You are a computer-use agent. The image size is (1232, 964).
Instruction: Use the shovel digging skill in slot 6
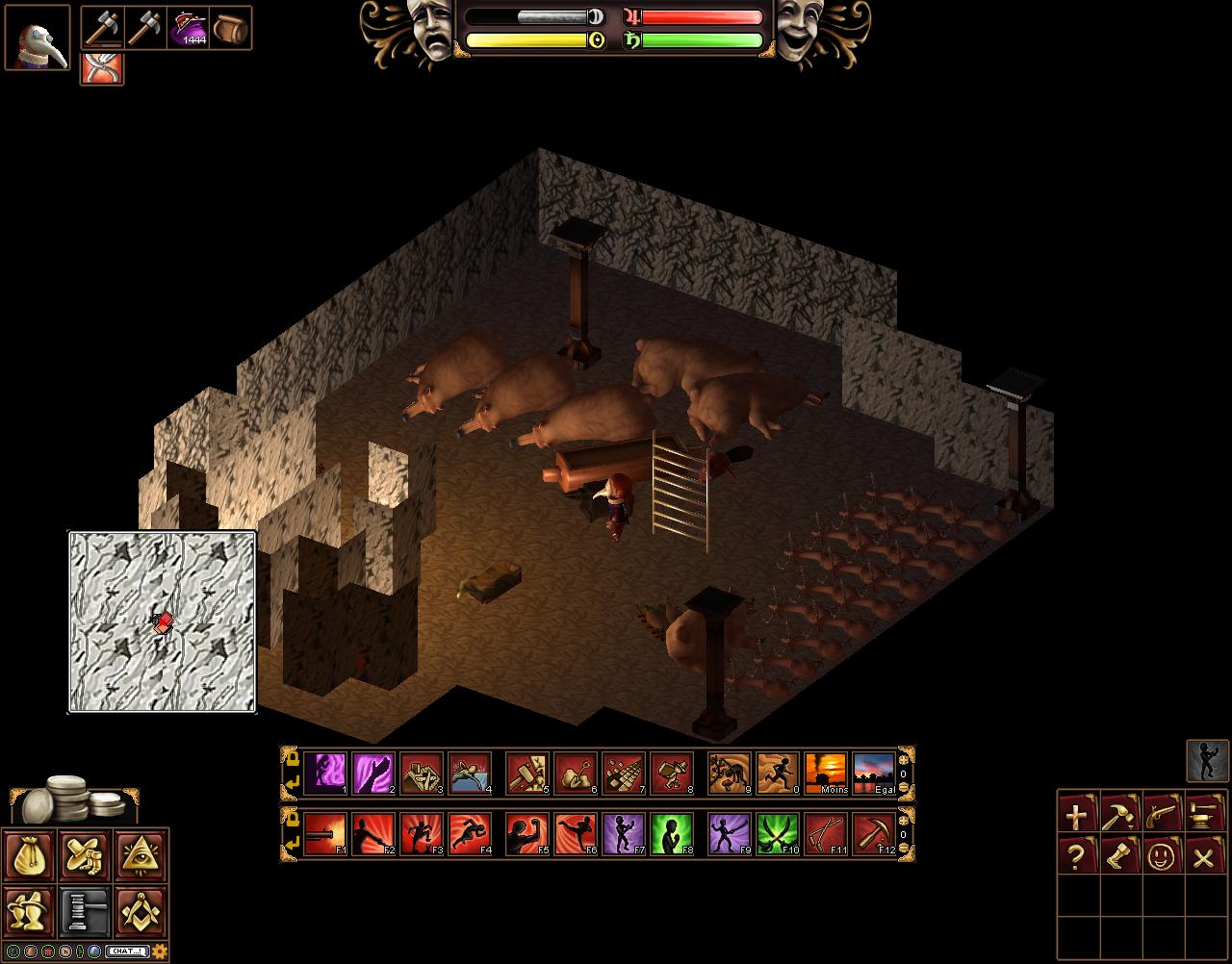tap(575, 774)
